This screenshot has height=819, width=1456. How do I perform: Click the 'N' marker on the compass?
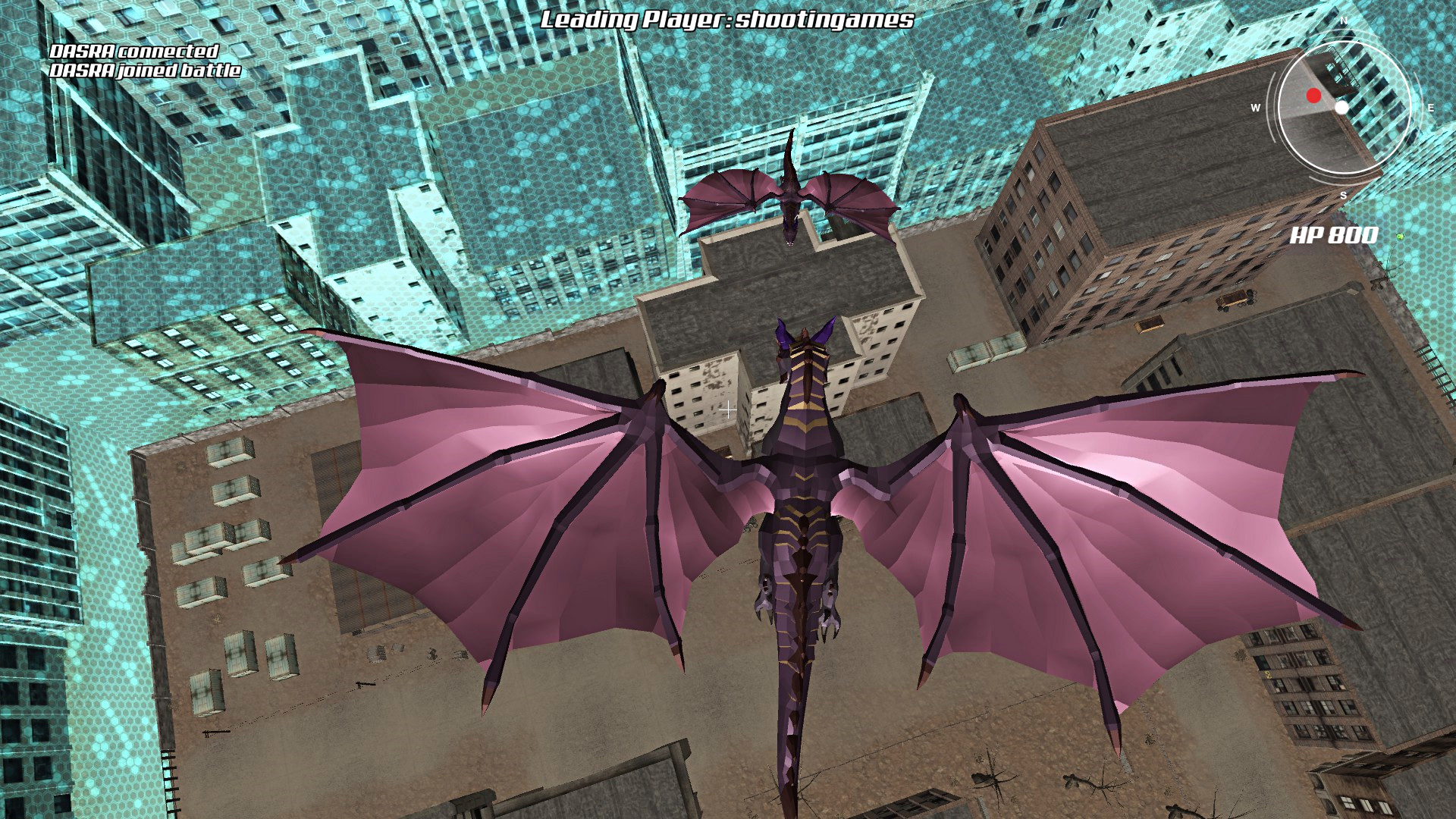(1343, 20)
